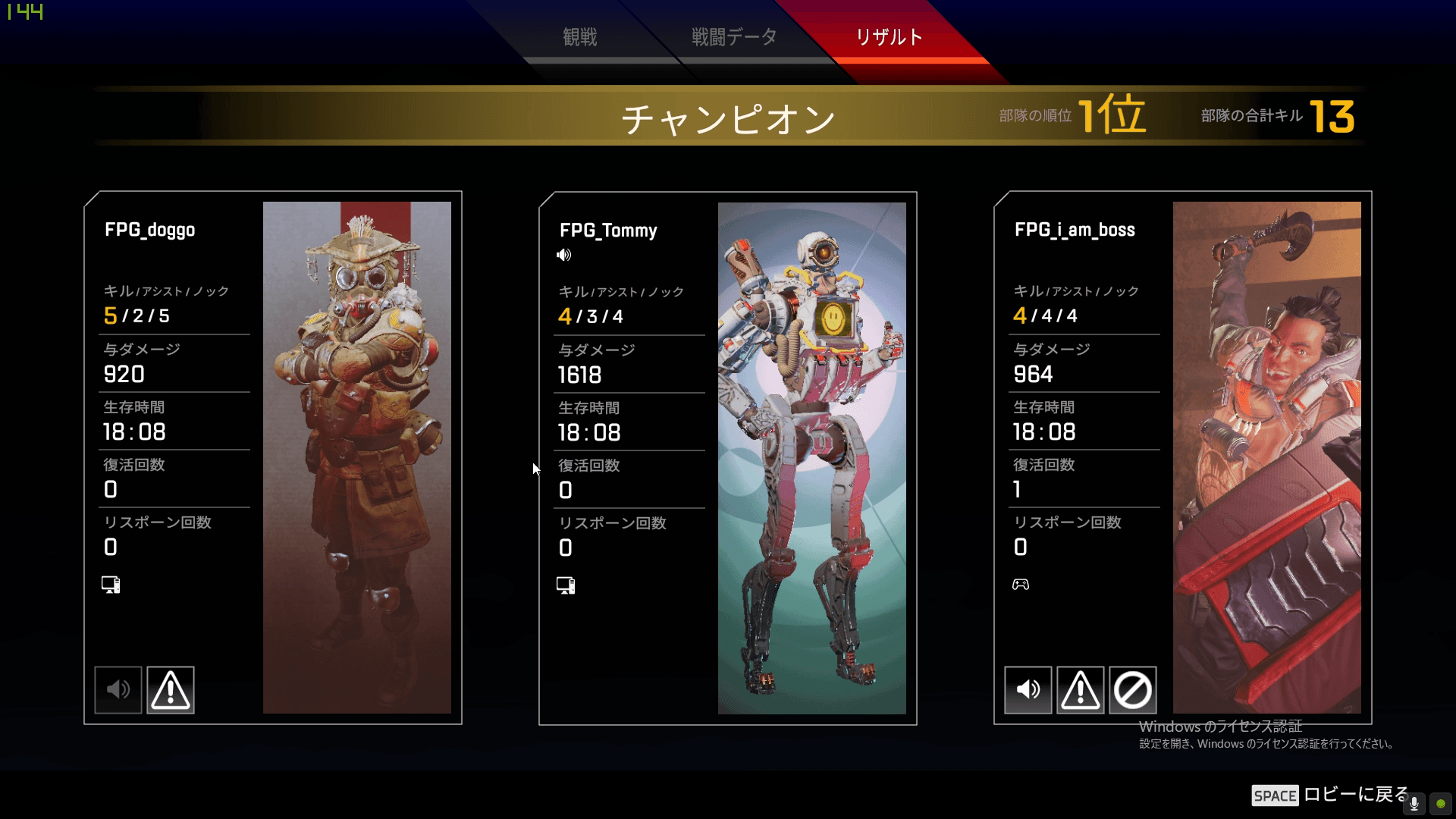Click the Gibraltar character portrait
This screenshot has width=1456, height=819.
pyautogui.click(x=1267, y=455)
